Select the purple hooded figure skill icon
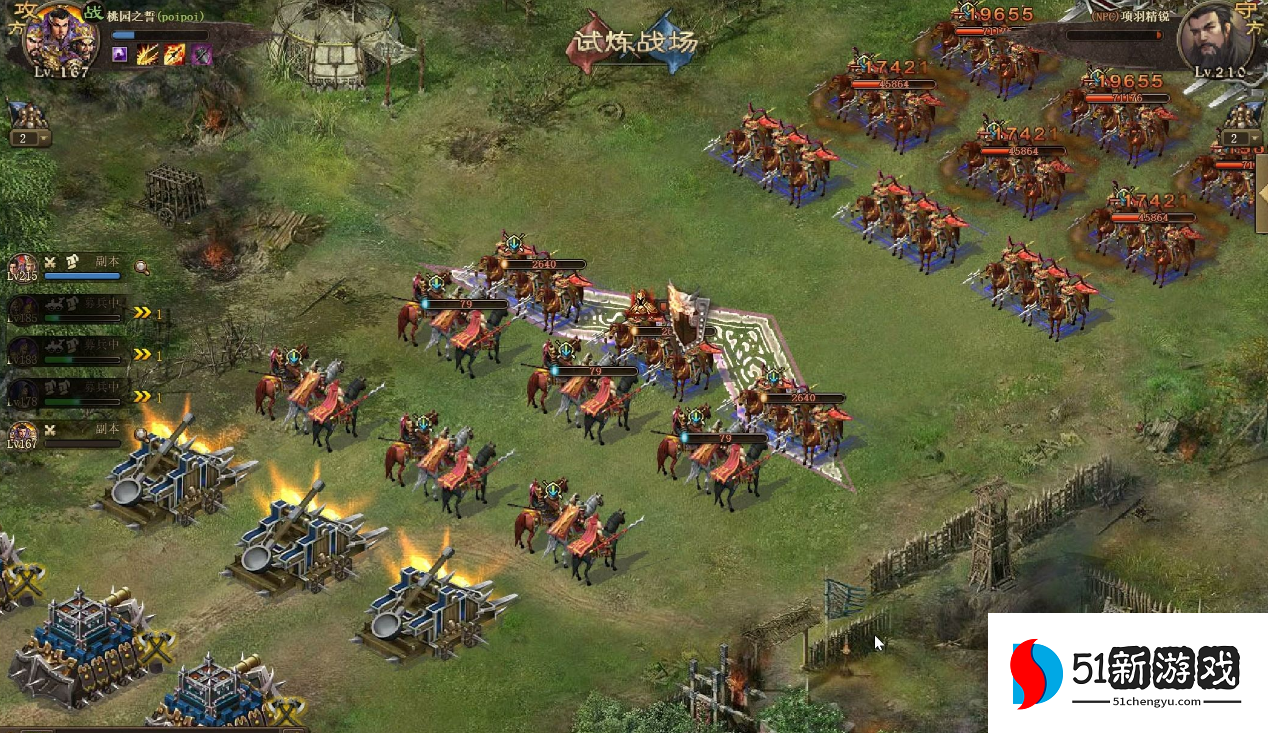Image resolution: width=1268 pixels, height=733 pixels. (120, 54)
